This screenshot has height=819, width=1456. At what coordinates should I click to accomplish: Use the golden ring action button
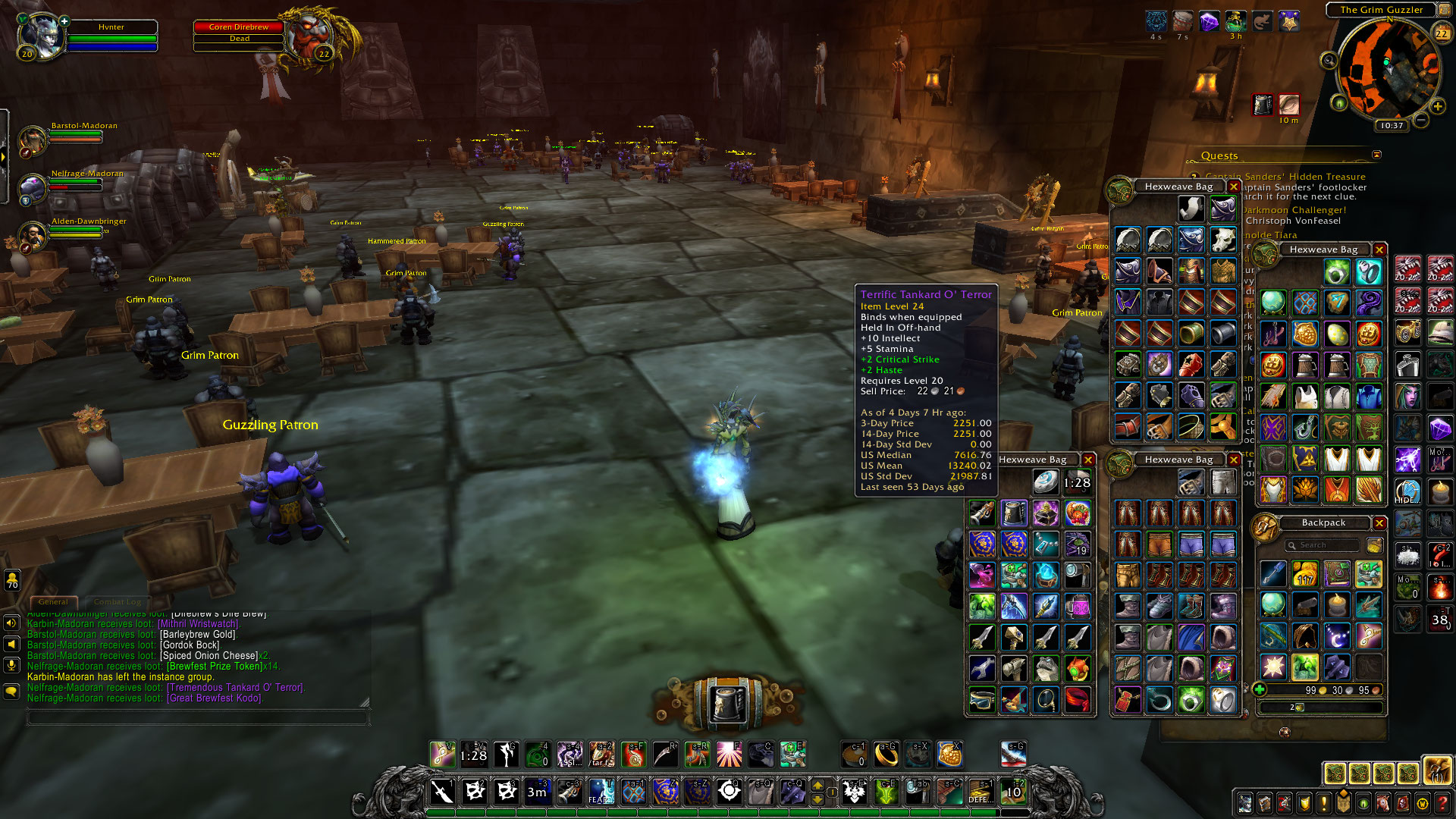point(886,754)
